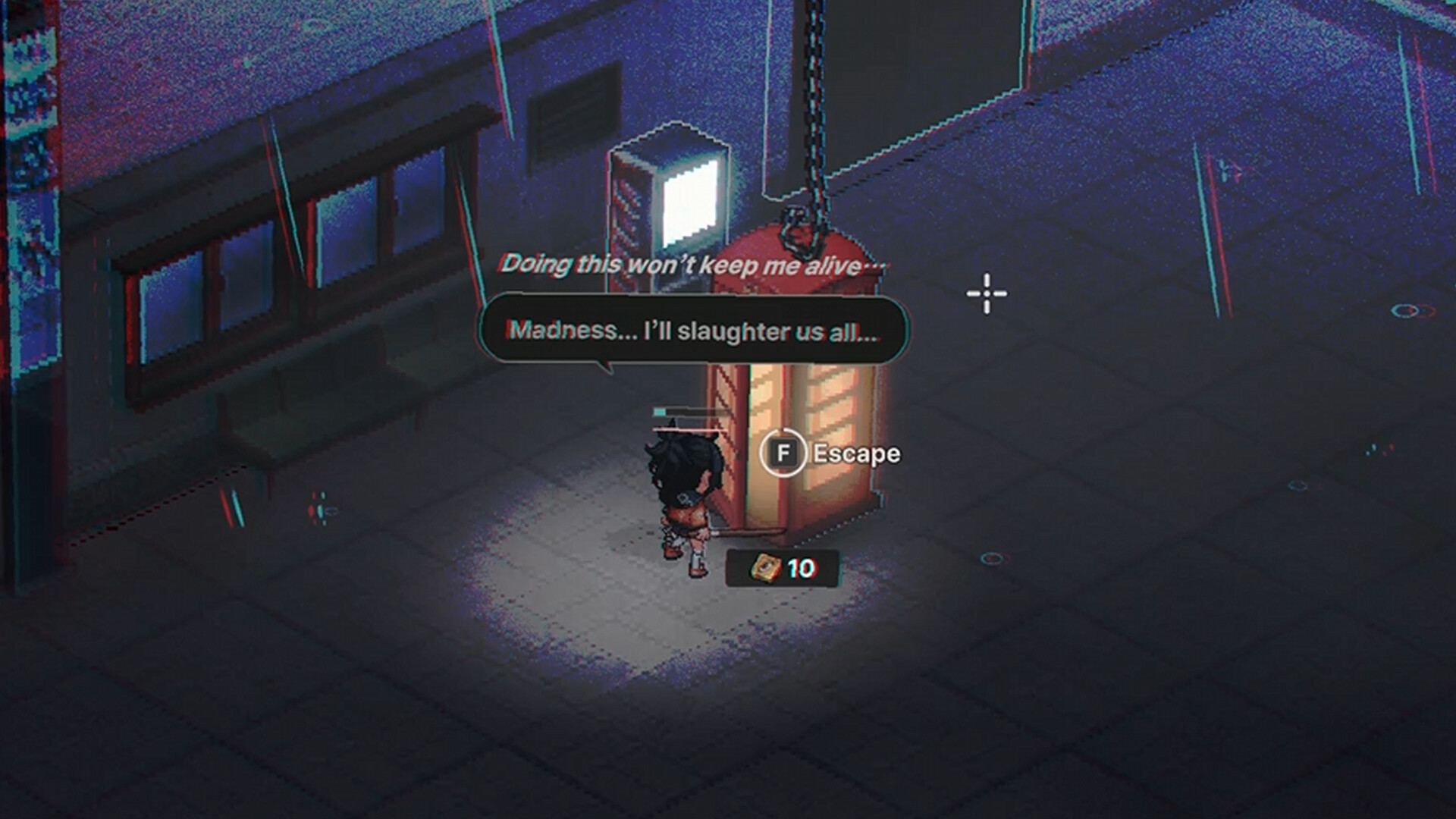Toggle the circular progress ring around the F key
Image resolution: width=1456 pixels, height=819 pixels.
coord(782,431)
